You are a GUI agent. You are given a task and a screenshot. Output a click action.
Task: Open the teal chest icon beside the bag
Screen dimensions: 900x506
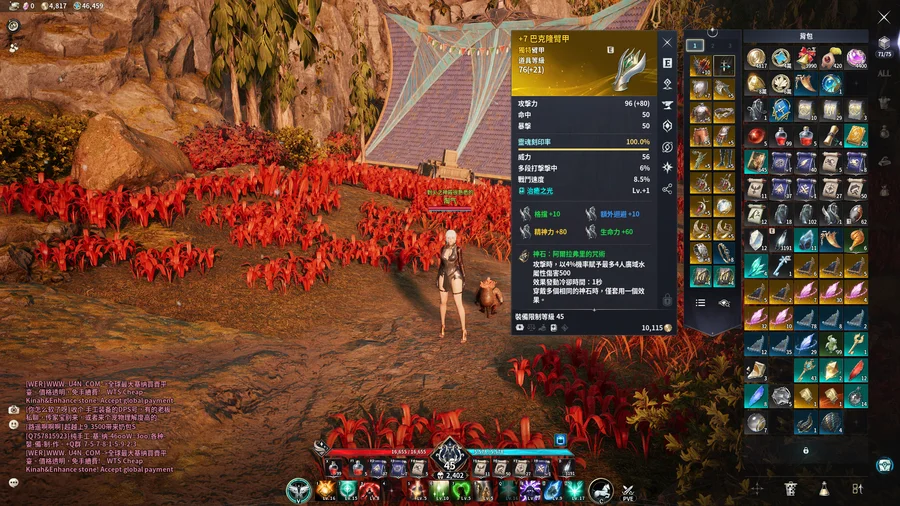click(884, 464)
